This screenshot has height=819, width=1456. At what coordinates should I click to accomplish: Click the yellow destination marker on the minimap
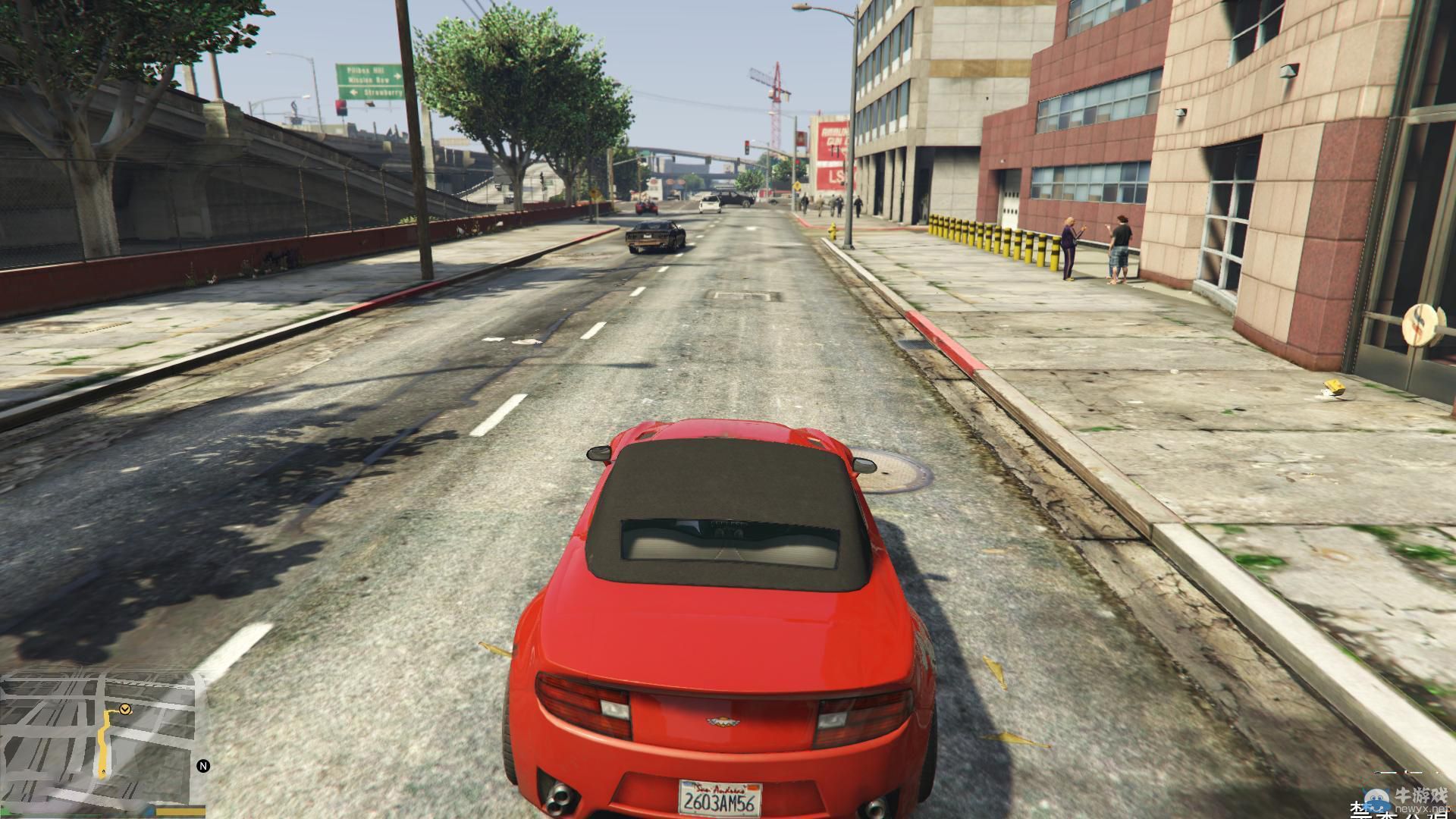[x=125, y=710]
